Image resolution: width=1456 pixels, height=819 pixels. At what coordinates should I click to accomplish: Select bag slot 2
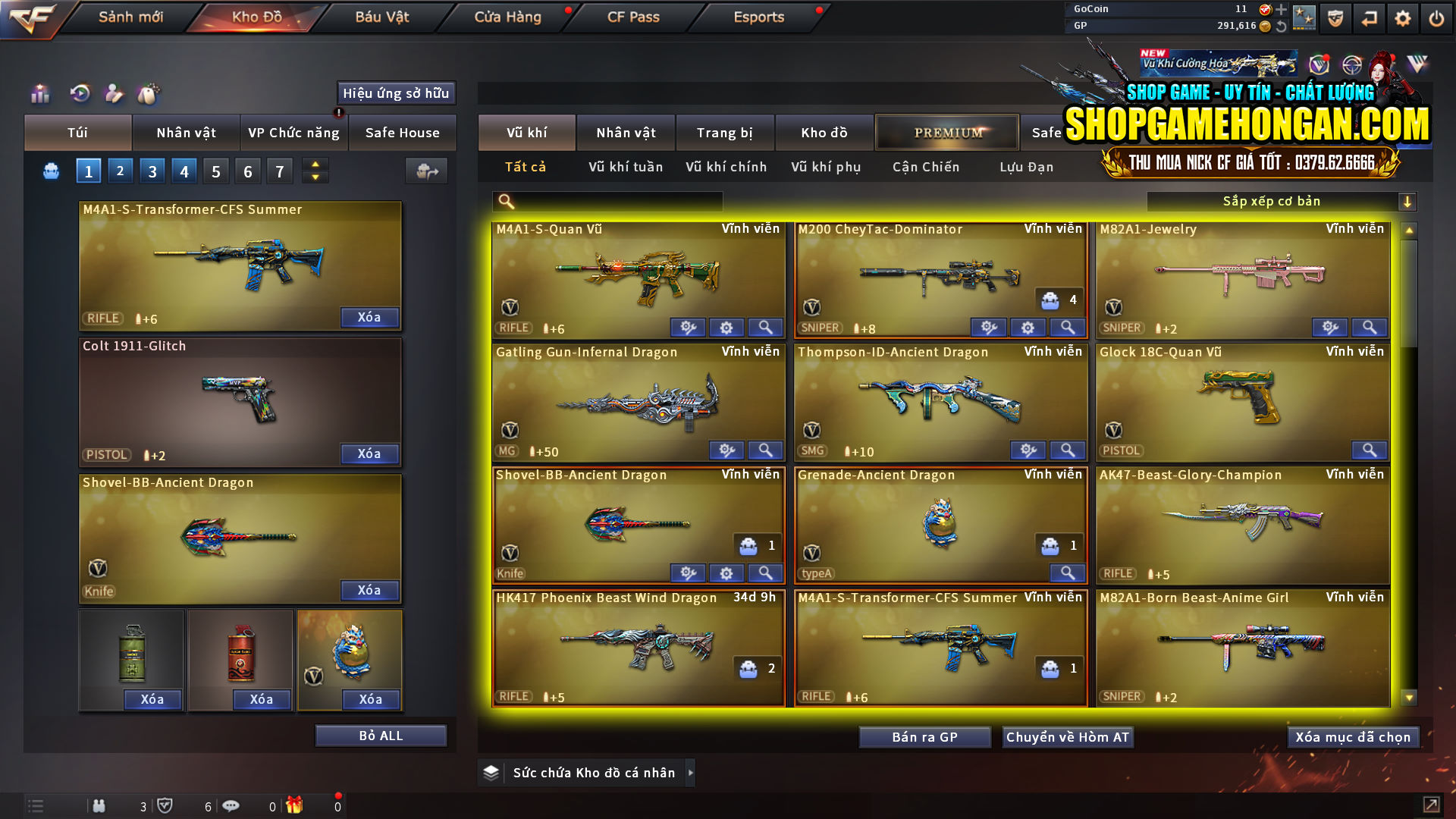coord(120,171)
